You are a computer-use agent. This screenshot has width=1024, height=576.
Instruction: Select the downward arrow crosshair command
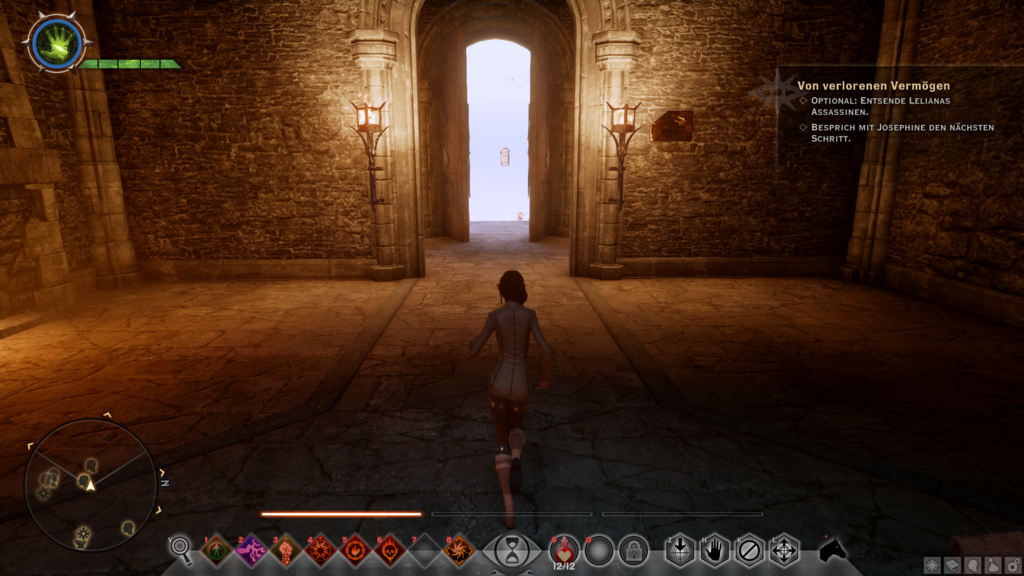click(x=680, y=550)
